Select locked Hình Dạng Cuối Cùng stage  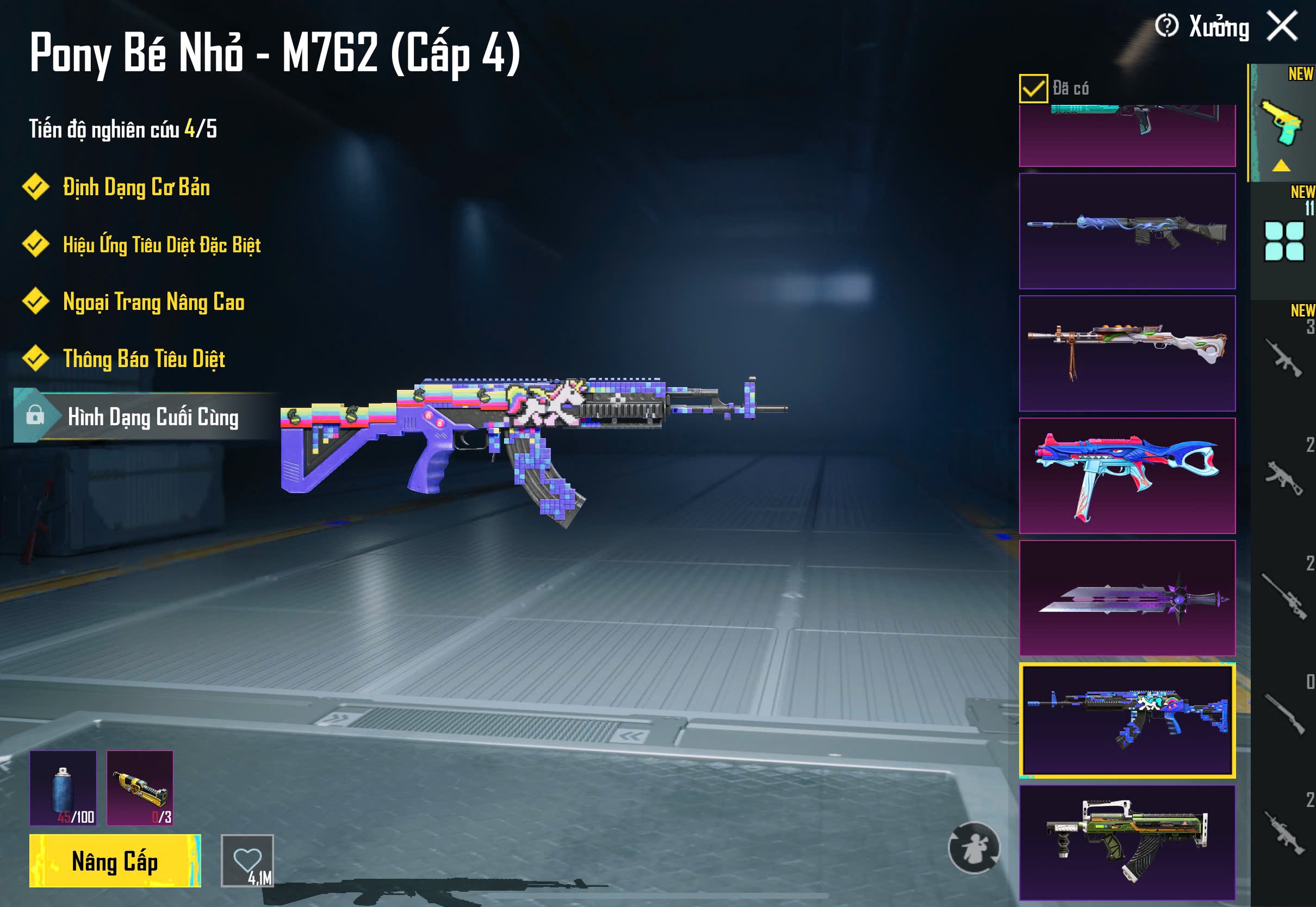click(x=152, y=417)
